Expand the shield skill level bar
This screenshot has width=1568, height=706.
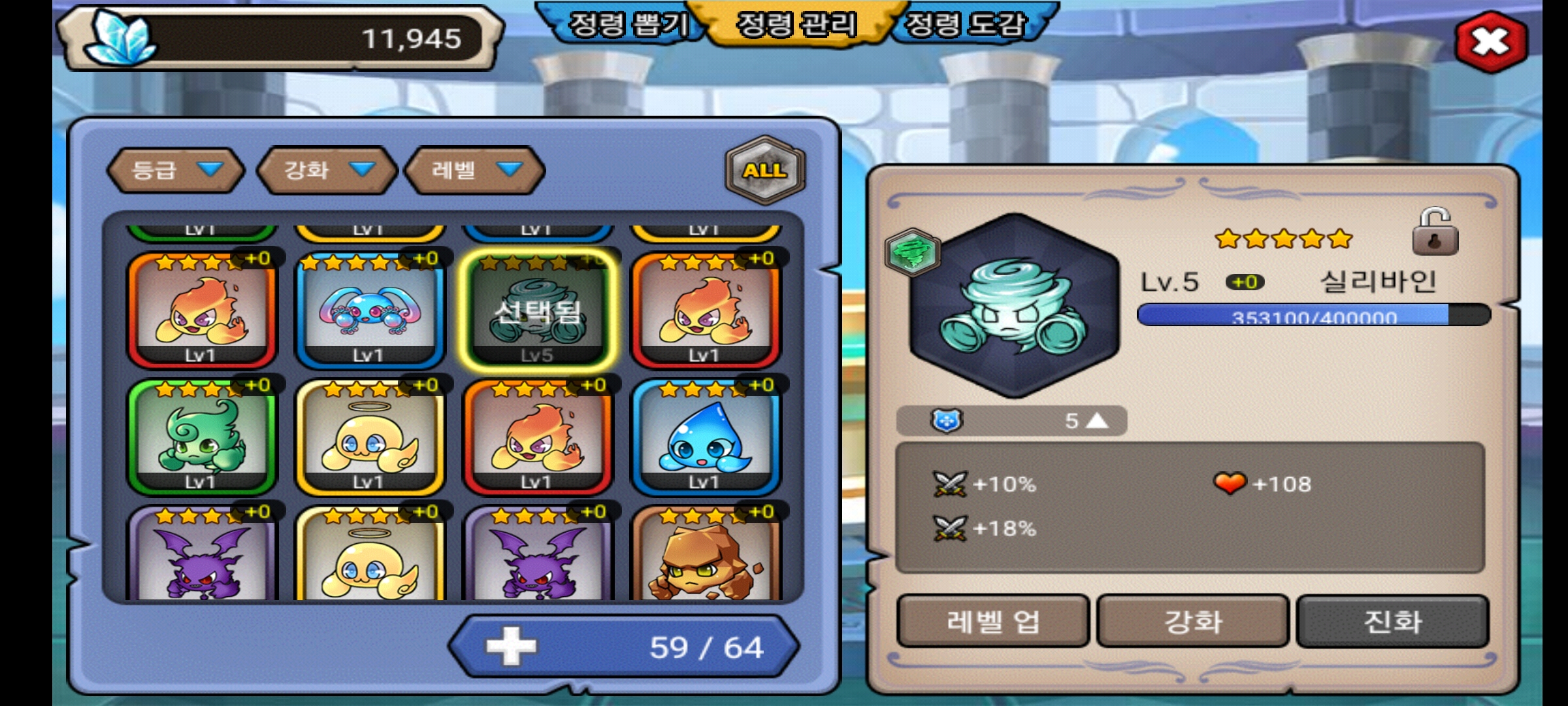pos(1011,421)
